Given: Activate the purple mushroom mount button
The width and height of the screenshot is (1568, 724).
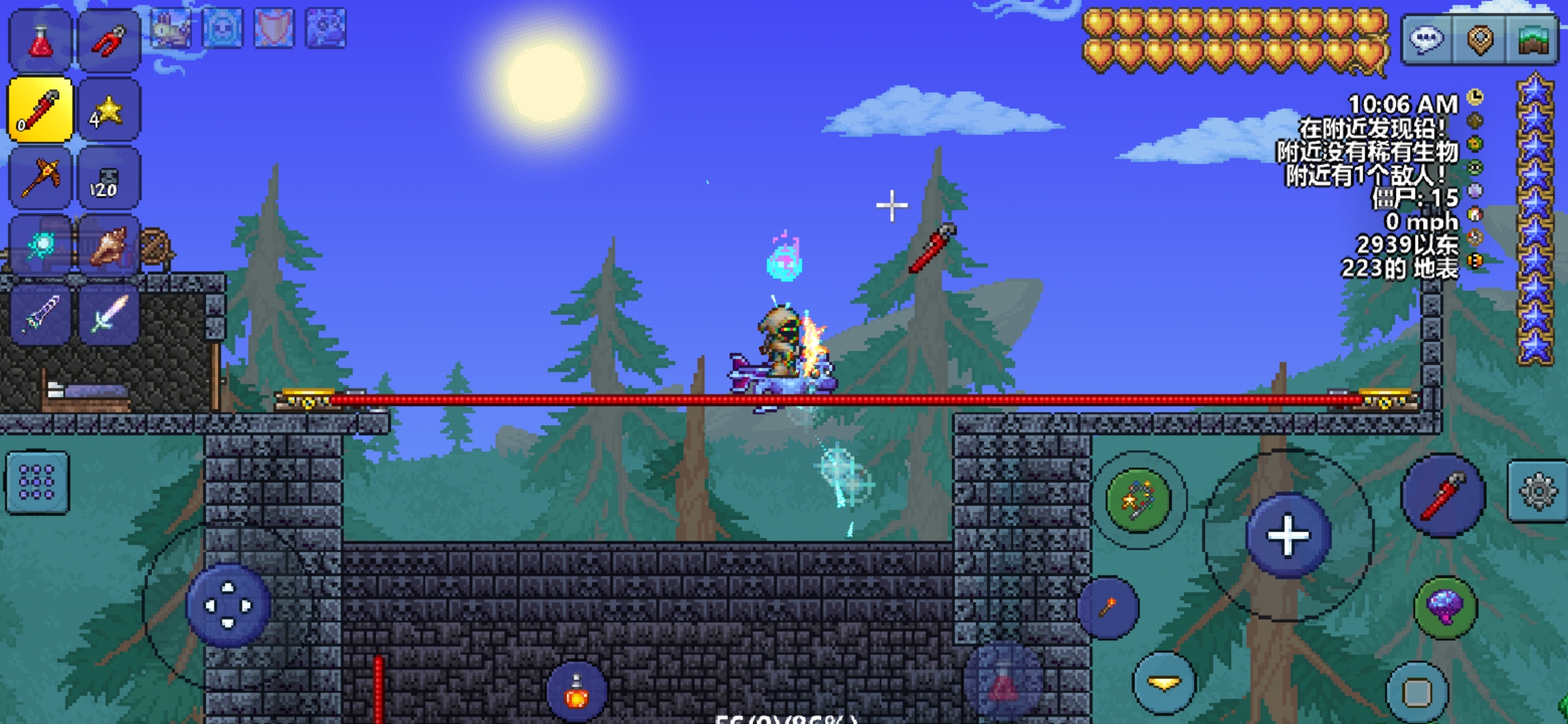Looking at the screenshot, I should tap(1445, 607).
